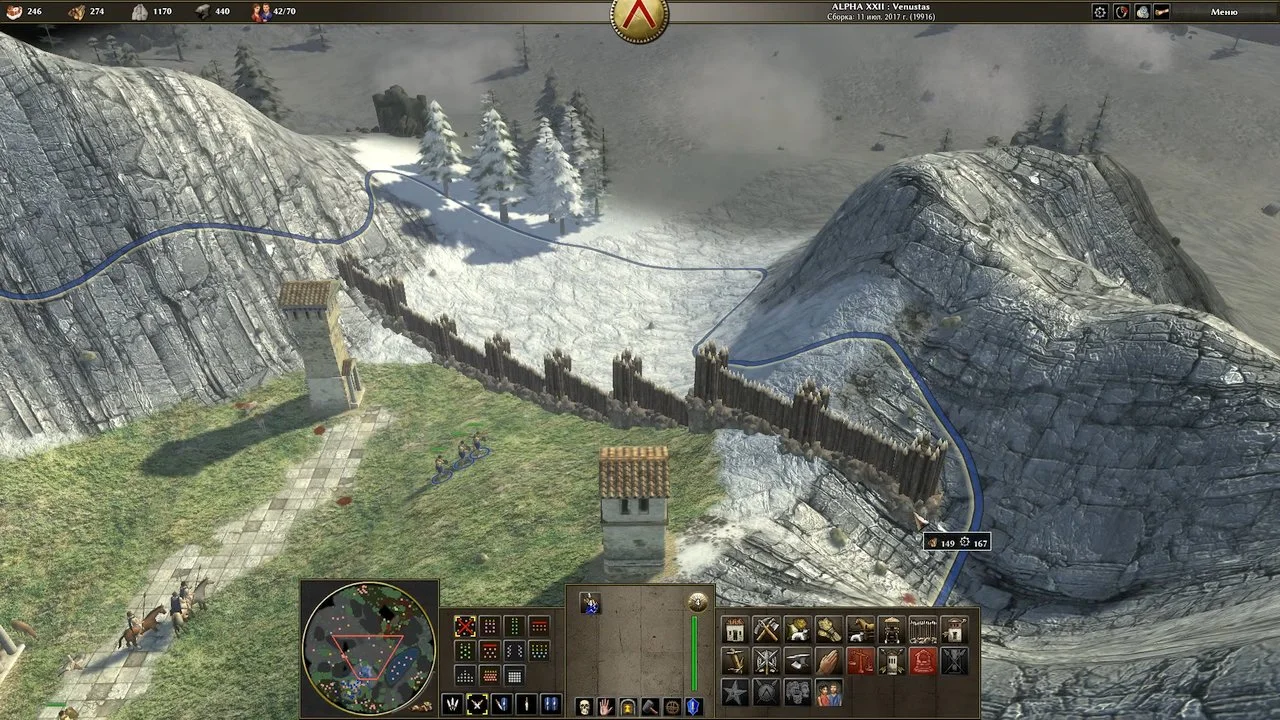
Task: Choose the horse corral building icon
Action: [860, 629]
